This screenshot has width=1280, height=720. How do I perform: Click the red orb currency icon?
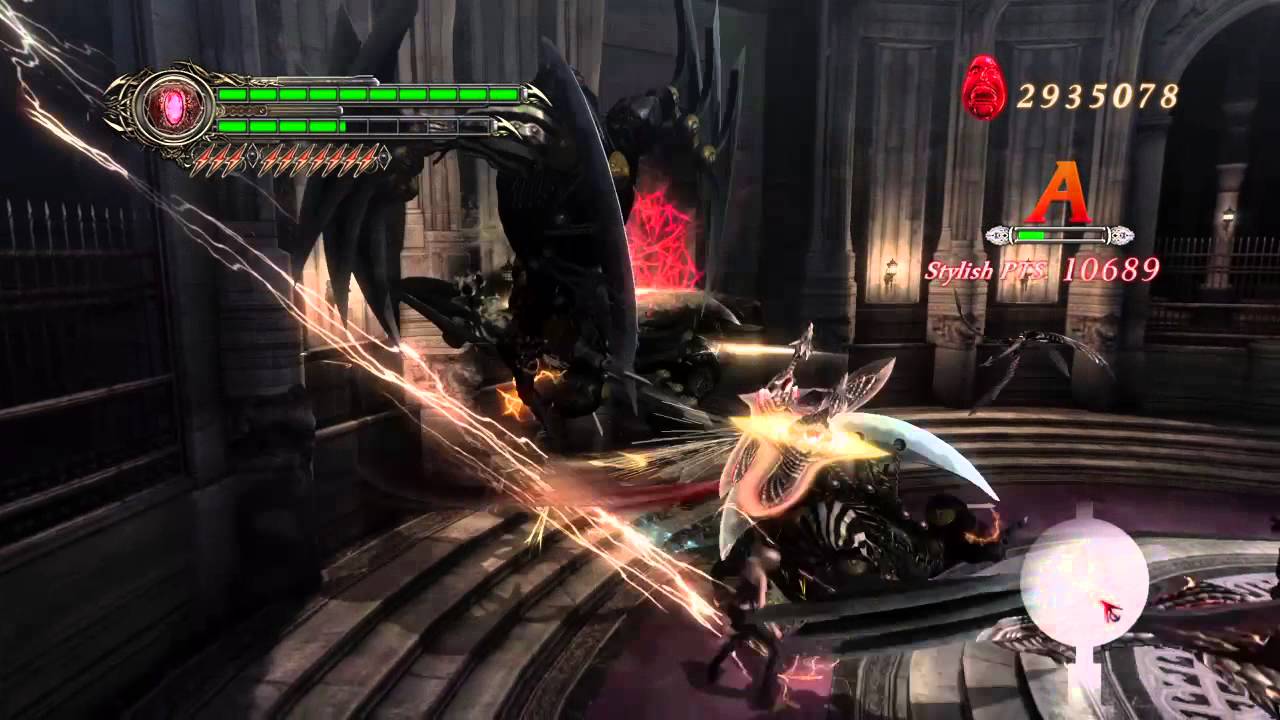tap(984, 89)
